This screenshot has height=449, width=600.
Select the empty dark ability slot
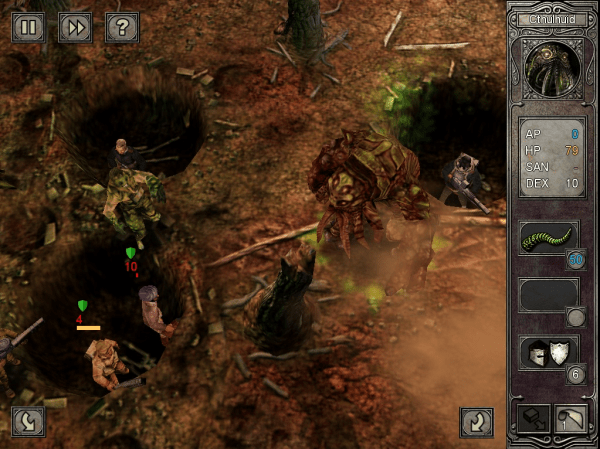click(548, 295)
